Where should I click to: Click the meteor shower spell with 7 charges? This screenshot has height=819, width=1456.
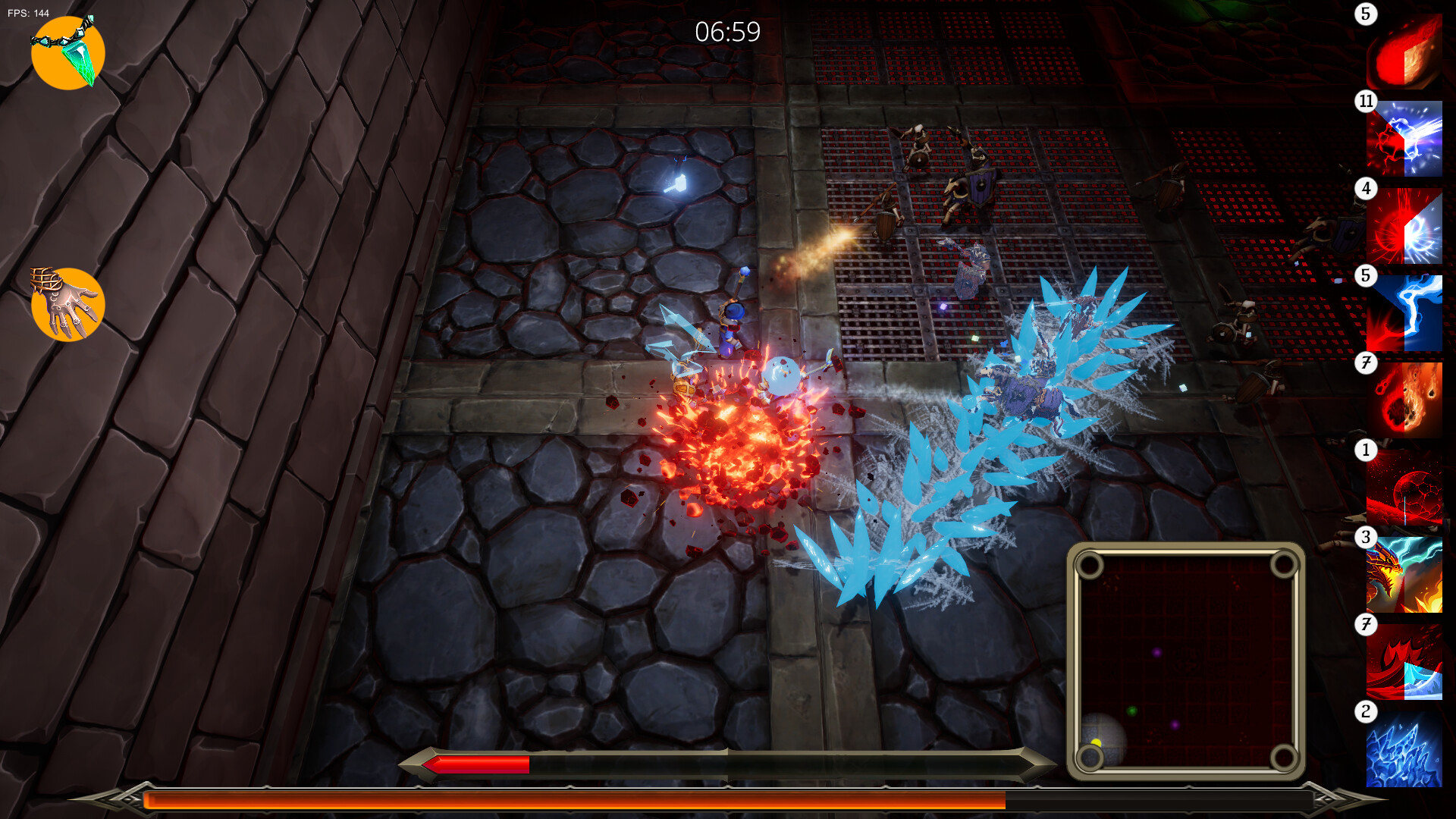pyautogui.click(x=1407, y=402)
